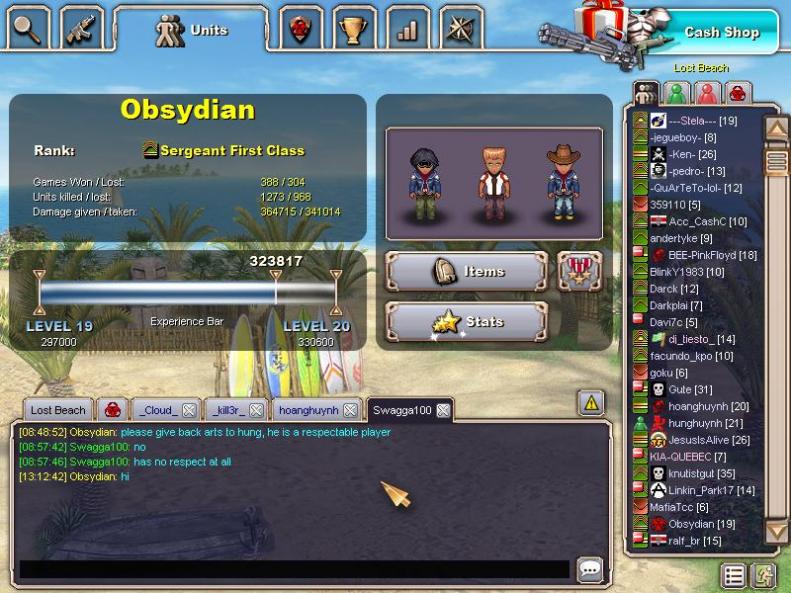Select the black-haired soldier unit
Viewport: 791px width, 593px height.
click(x=425, y=183)
